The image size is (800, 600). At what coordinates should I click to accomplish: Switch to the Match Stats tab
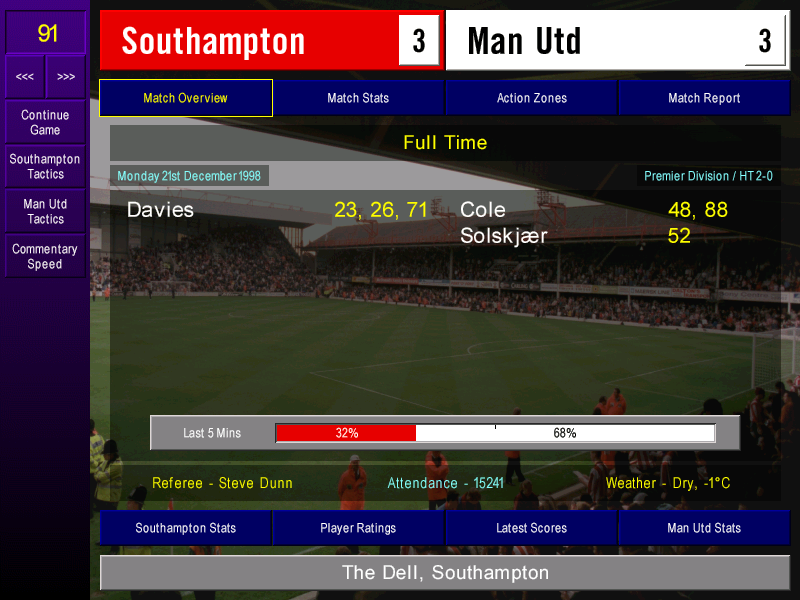coord(358,98)
